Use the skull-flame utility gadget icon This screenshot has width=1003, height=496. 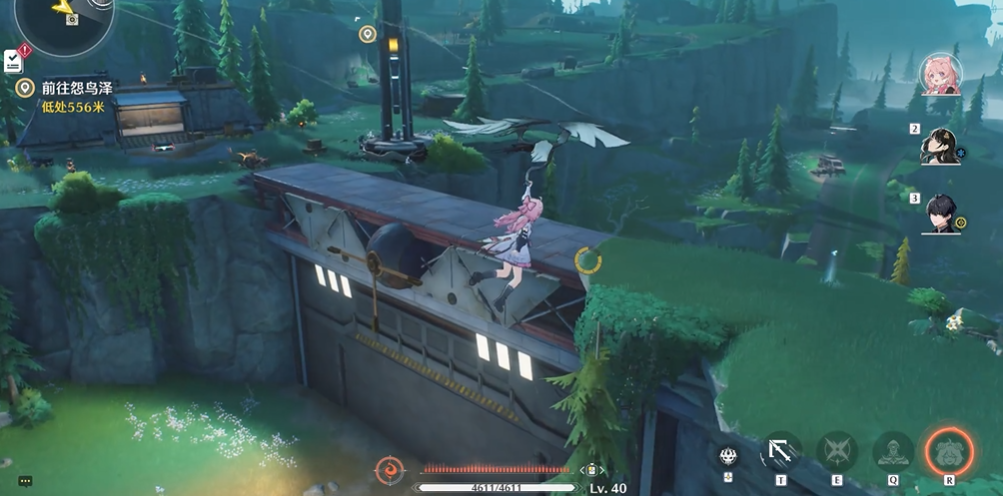tap(728, 455)
